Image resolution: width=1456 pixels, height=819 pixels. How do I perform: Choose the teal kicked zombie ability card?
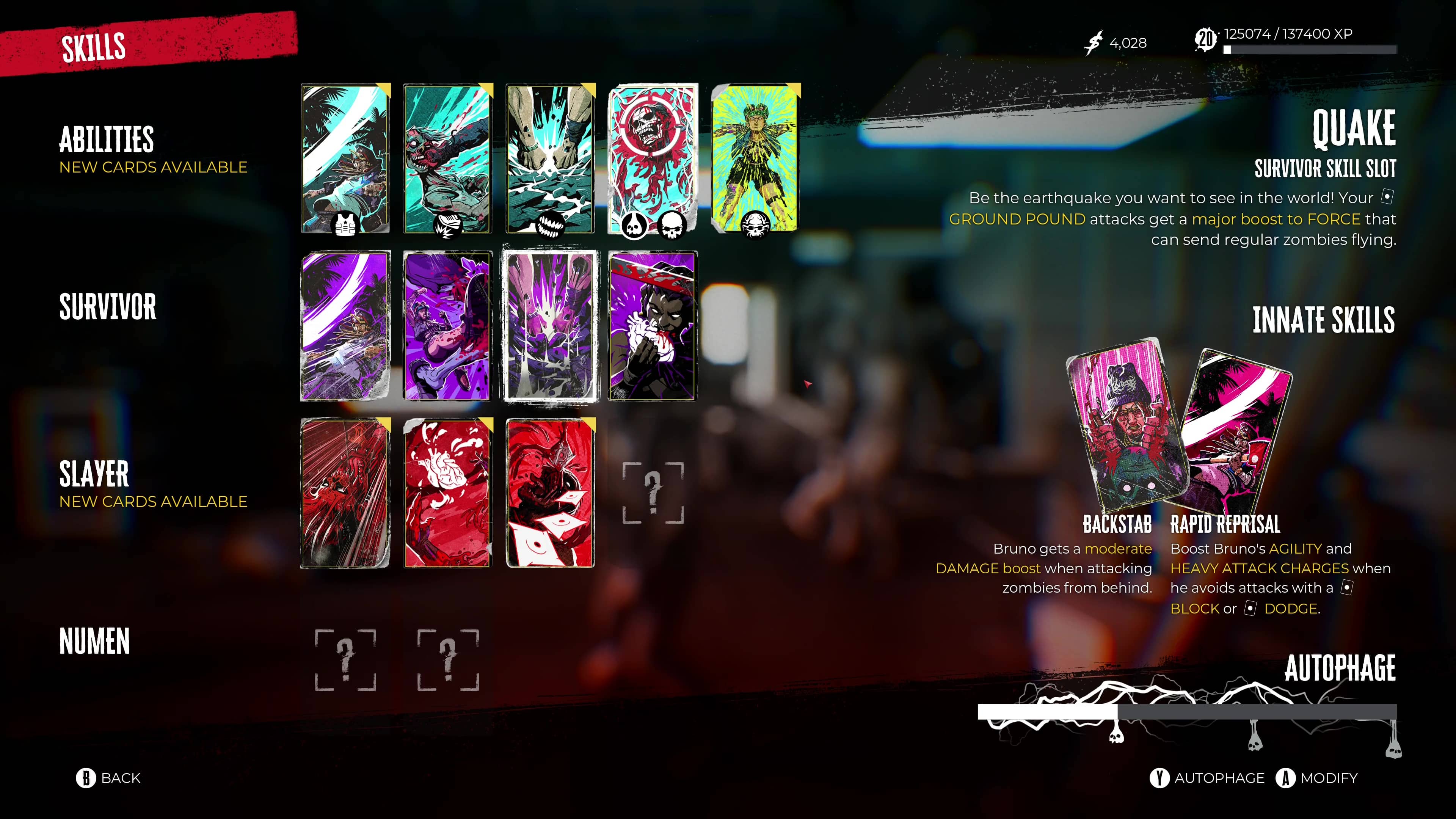click(x=447, y=158)
